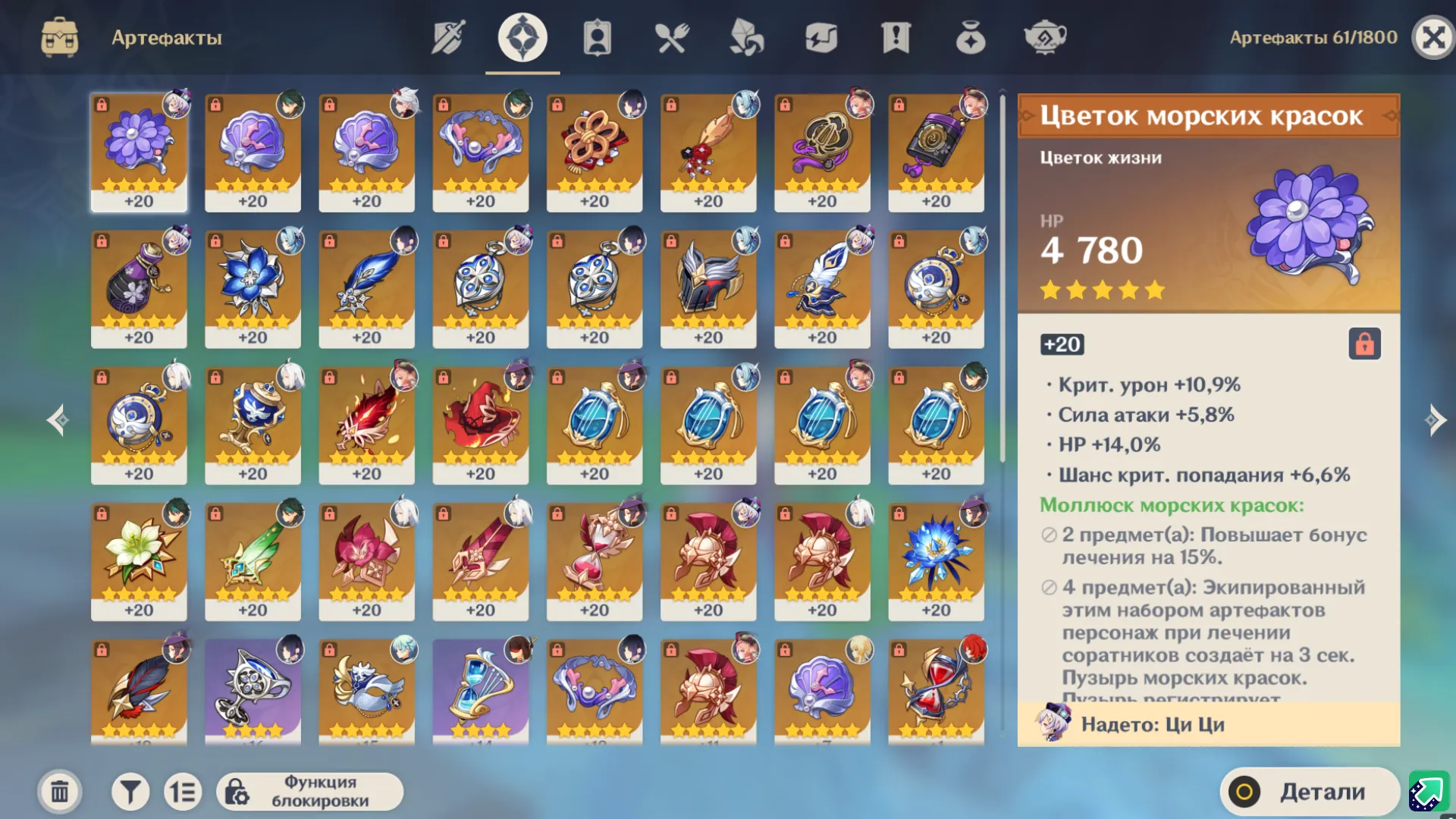Select the golden hourglass artifact in bottom row
Screen dimensions: 1456x819
480,690
